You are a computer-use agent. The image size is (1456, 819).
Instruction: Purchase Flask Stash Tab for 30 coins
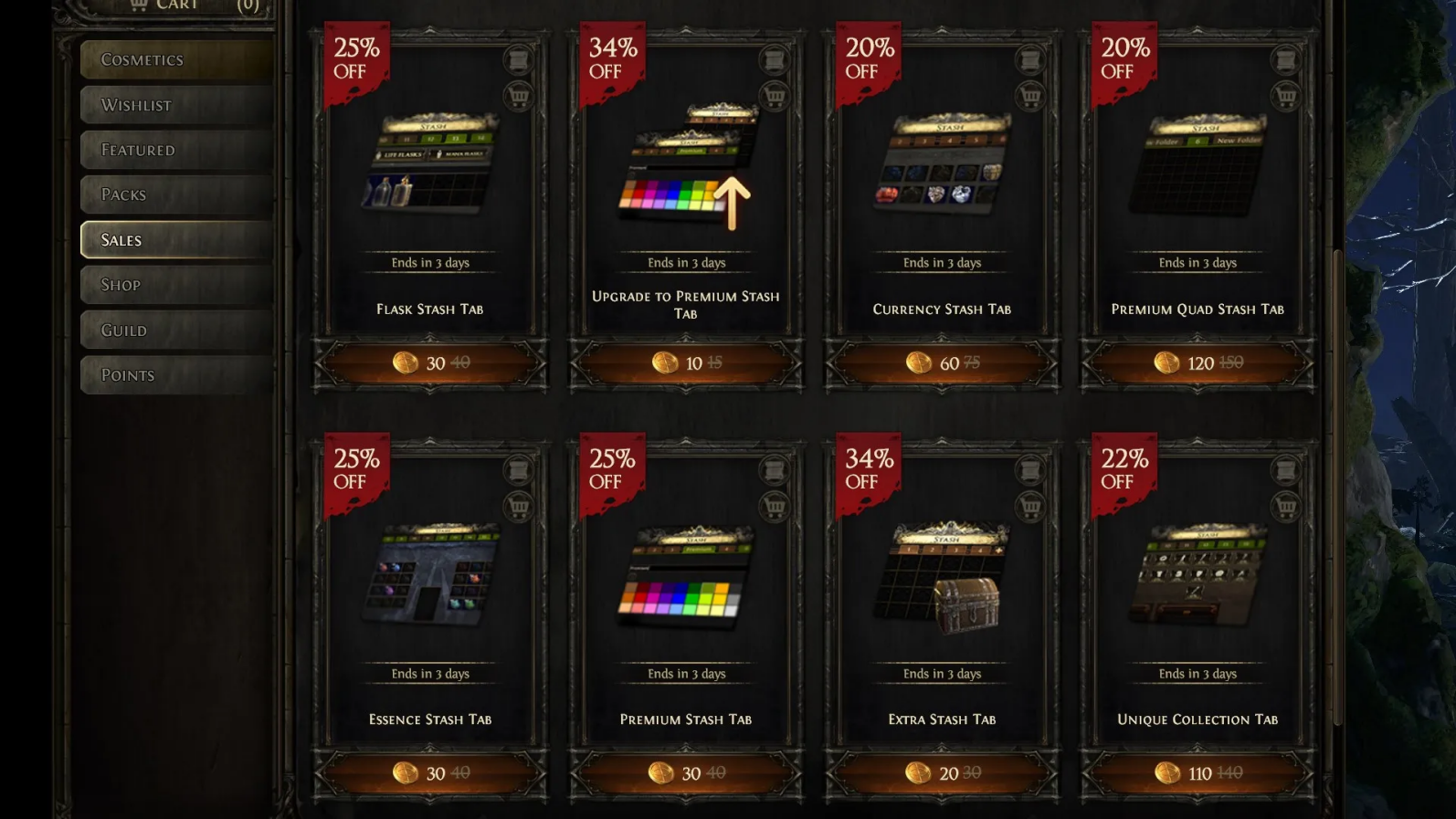click(x=427, y=362)
